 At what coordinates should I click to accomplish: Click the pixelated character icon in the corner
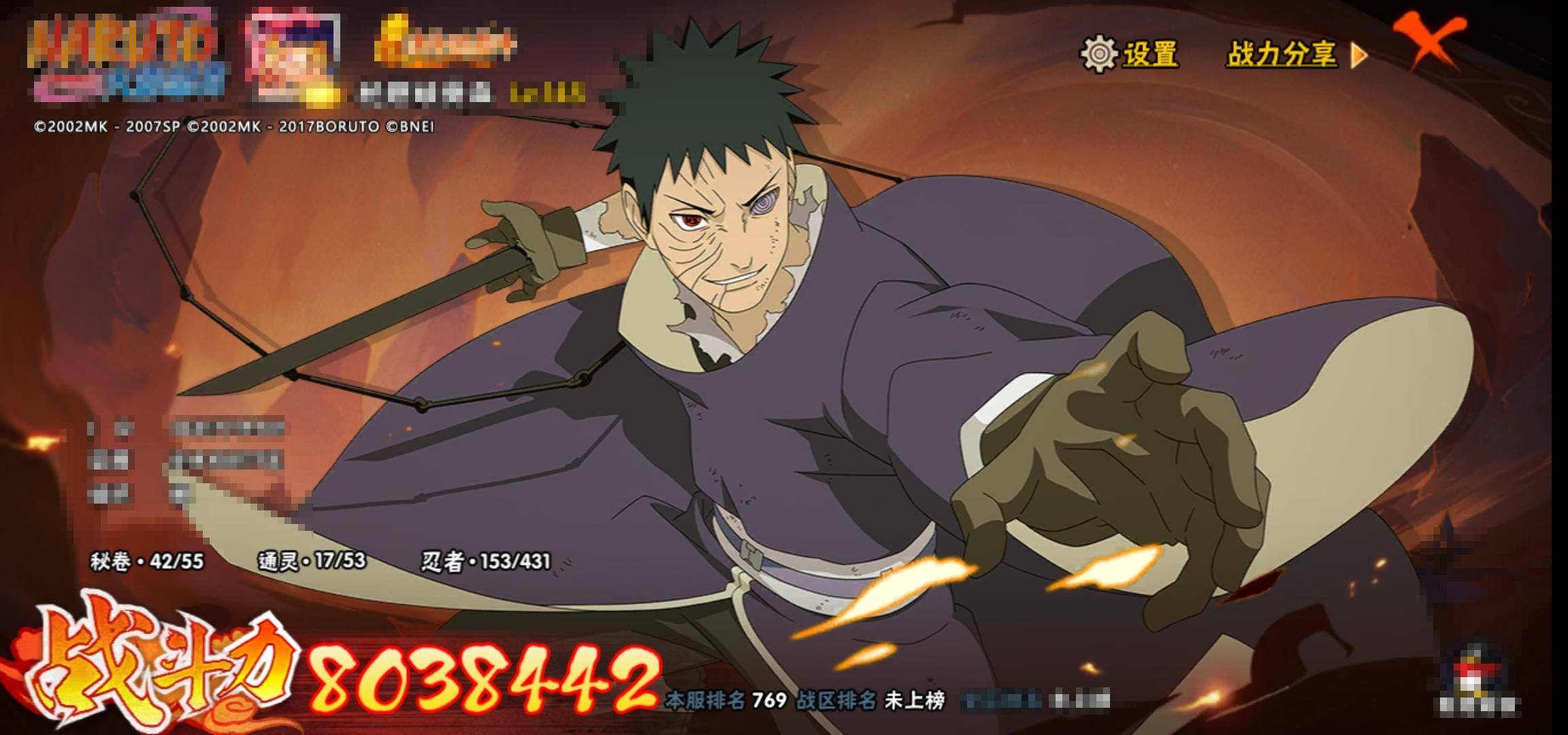coord(1476,677)
